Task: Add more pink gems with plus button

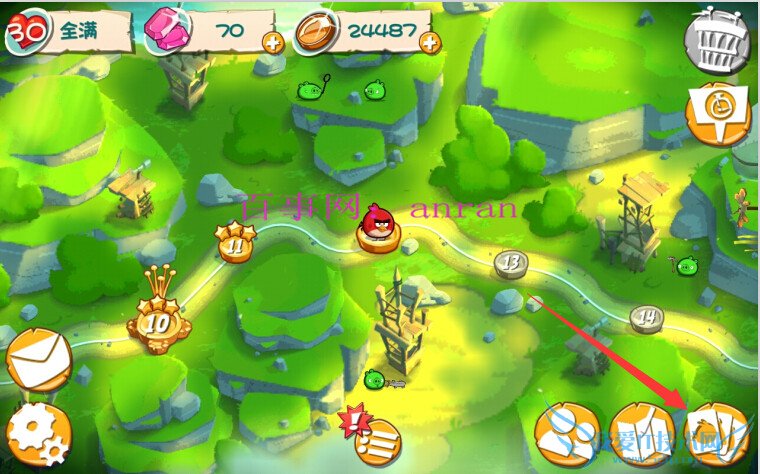Action: tap(272, 42)
